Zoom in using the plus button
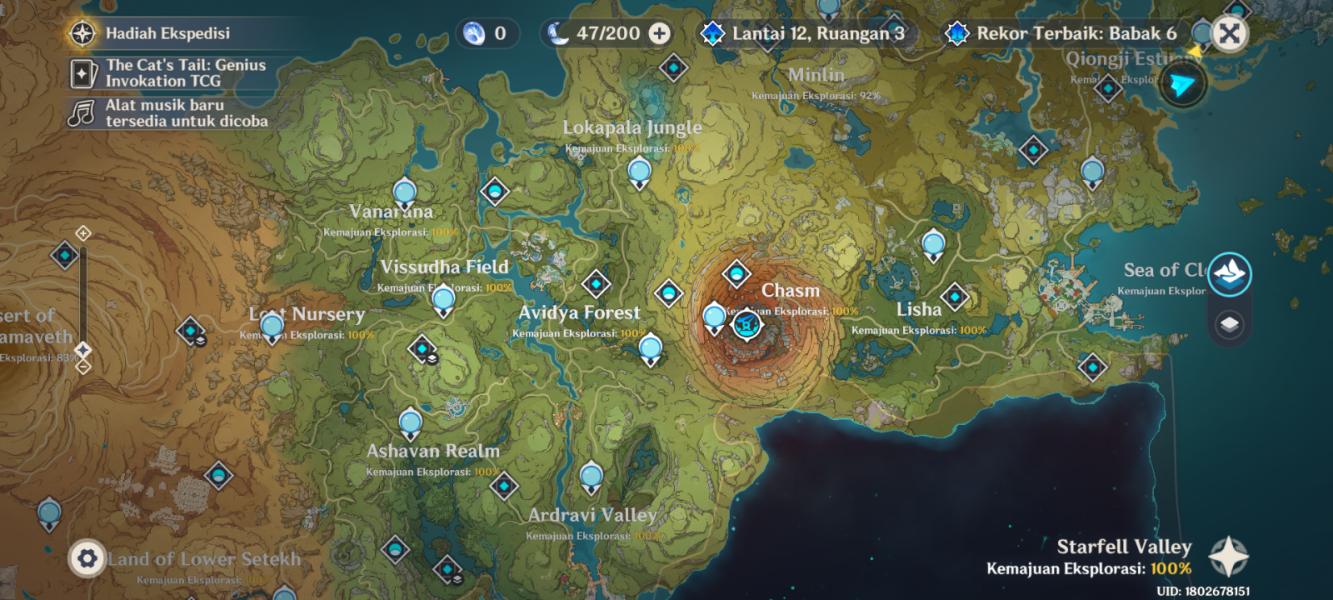Viewport: 1333px width, 600px height. point(83,233)
